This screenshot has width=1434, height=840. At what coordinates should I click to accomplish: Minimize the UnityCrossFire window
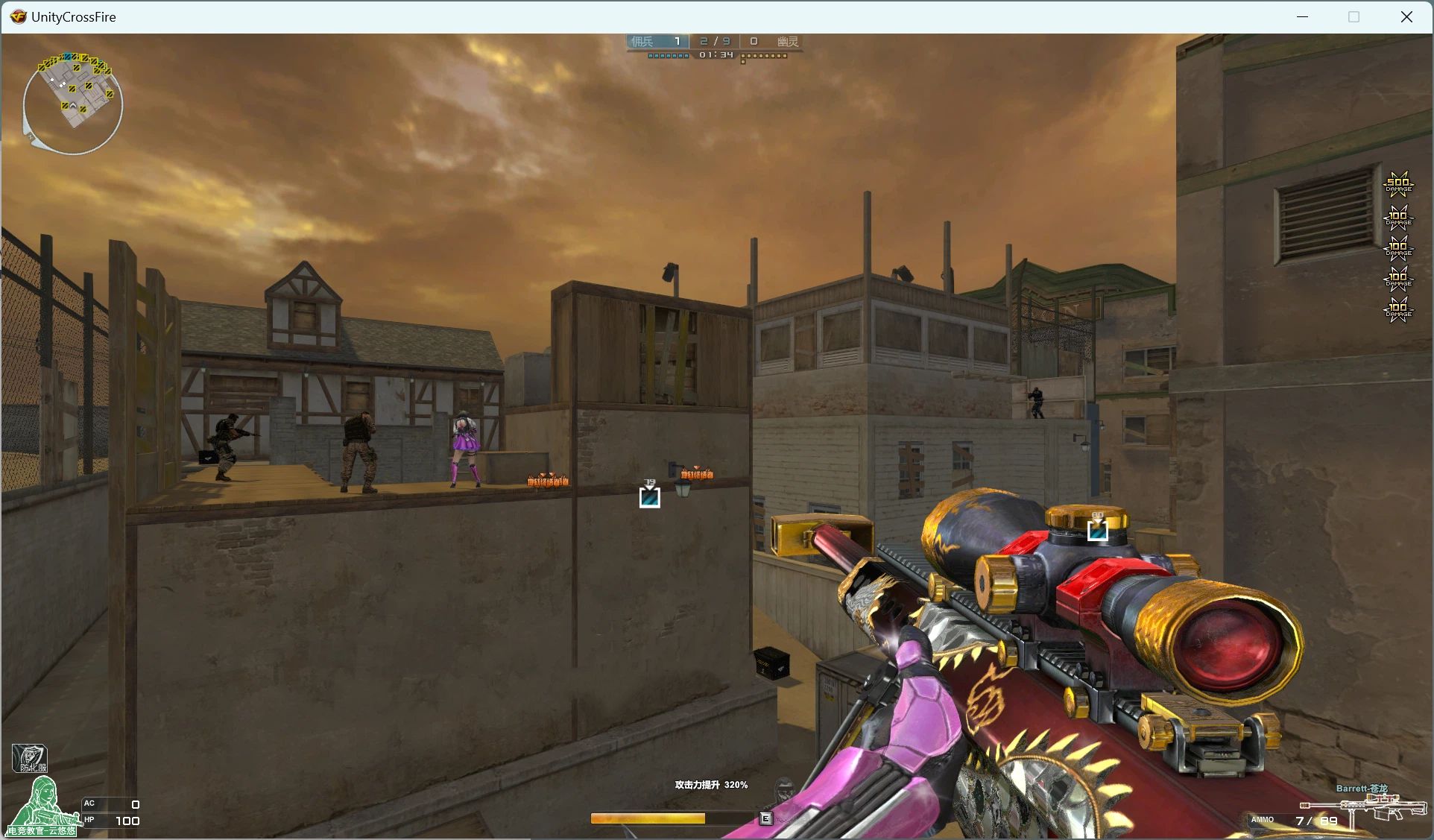1302,17
